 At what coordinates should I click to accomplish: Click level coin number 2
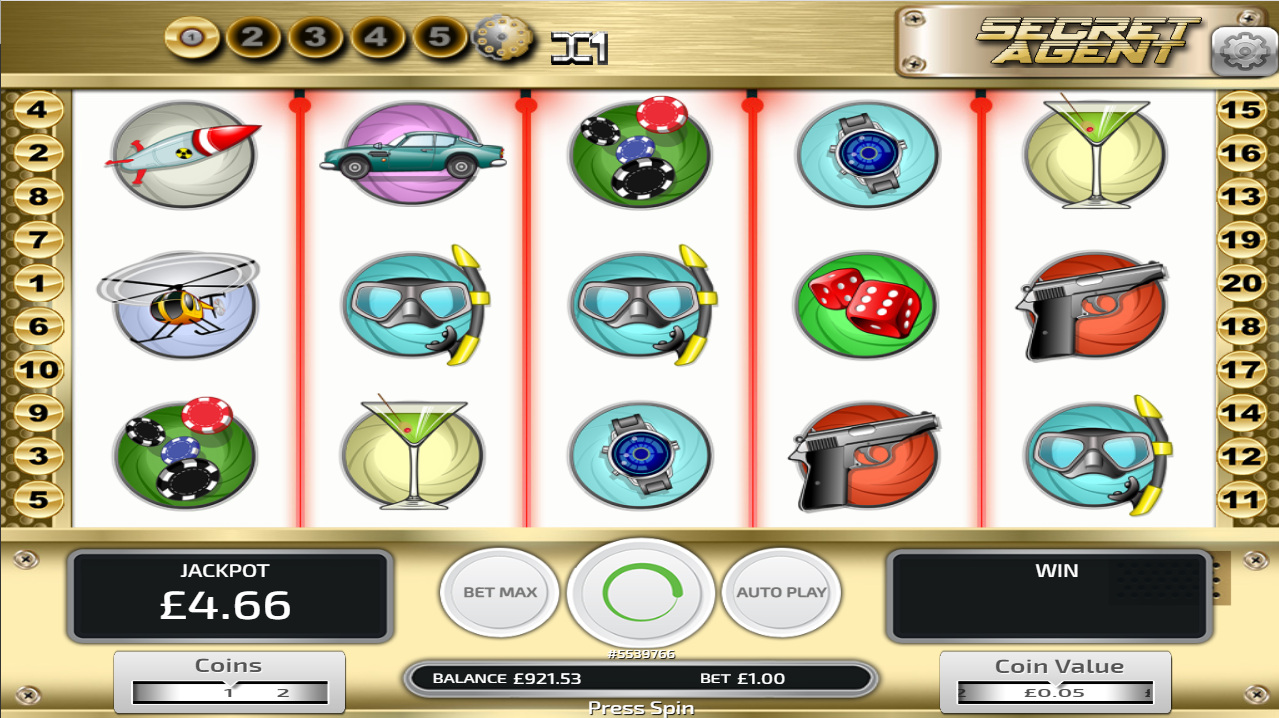coord(253,38)
